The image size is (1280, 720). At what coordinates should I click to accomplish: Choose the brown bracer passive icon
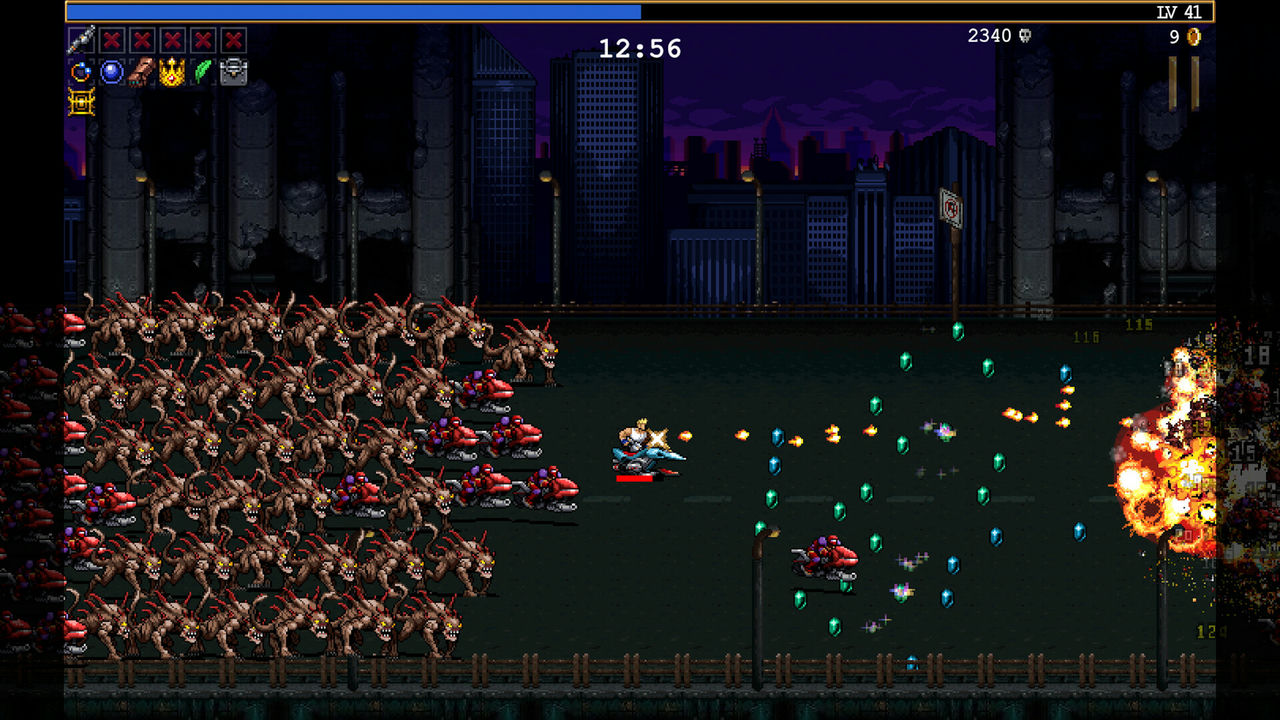(142, 72)
